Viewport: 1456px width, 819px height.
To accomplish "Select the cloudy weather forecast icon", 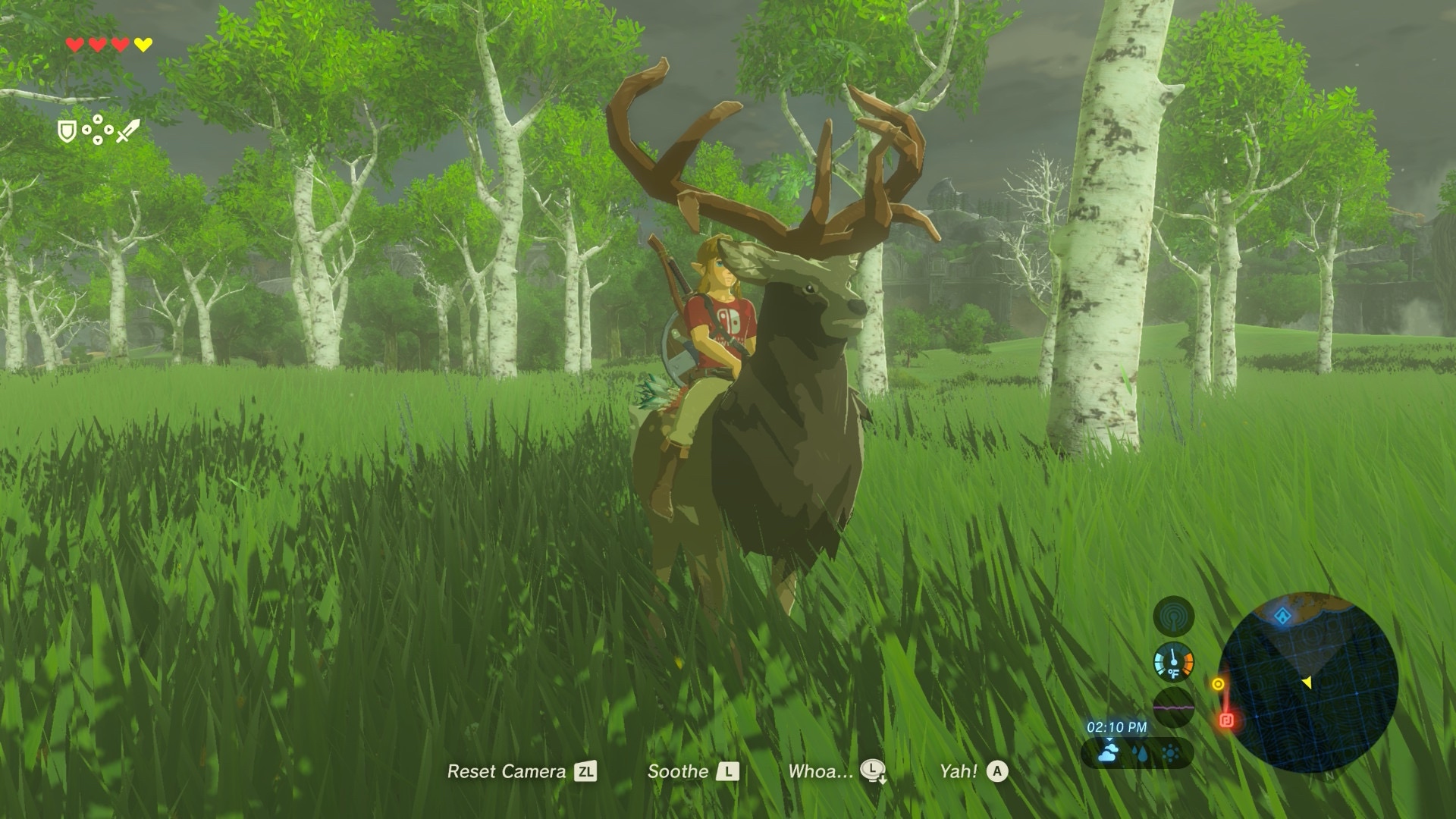I will [x=1109, y=753].
